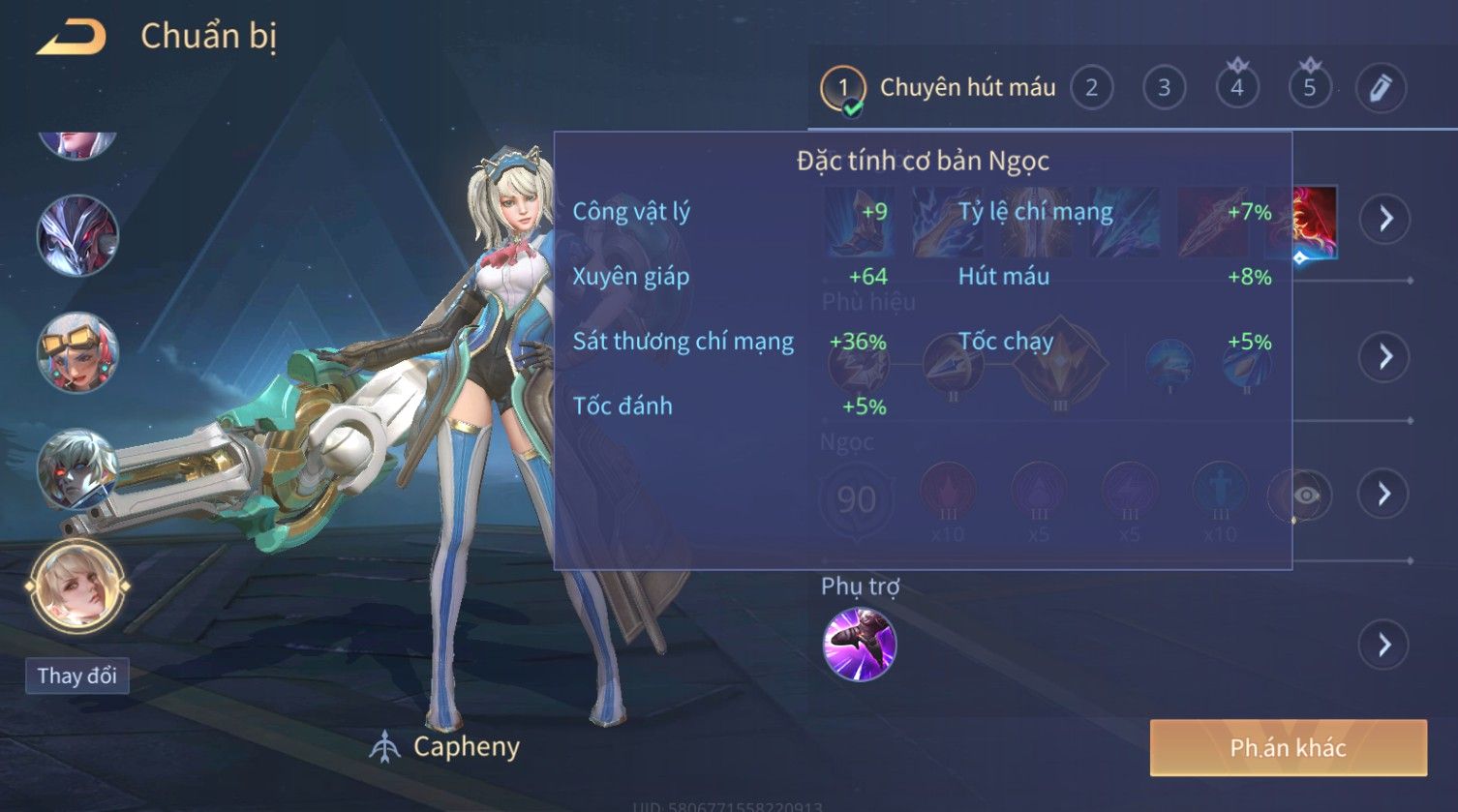Select the white-haired red-eyed hero portrait

coord(77,469)
